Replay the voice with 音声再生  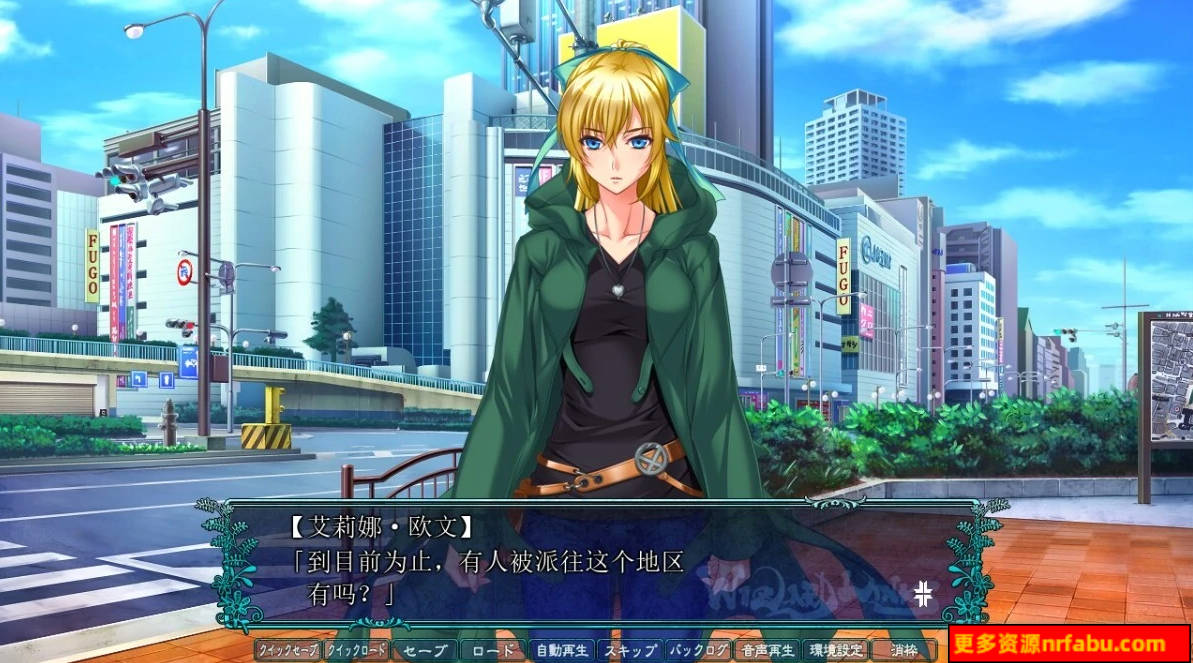[767, 650]
